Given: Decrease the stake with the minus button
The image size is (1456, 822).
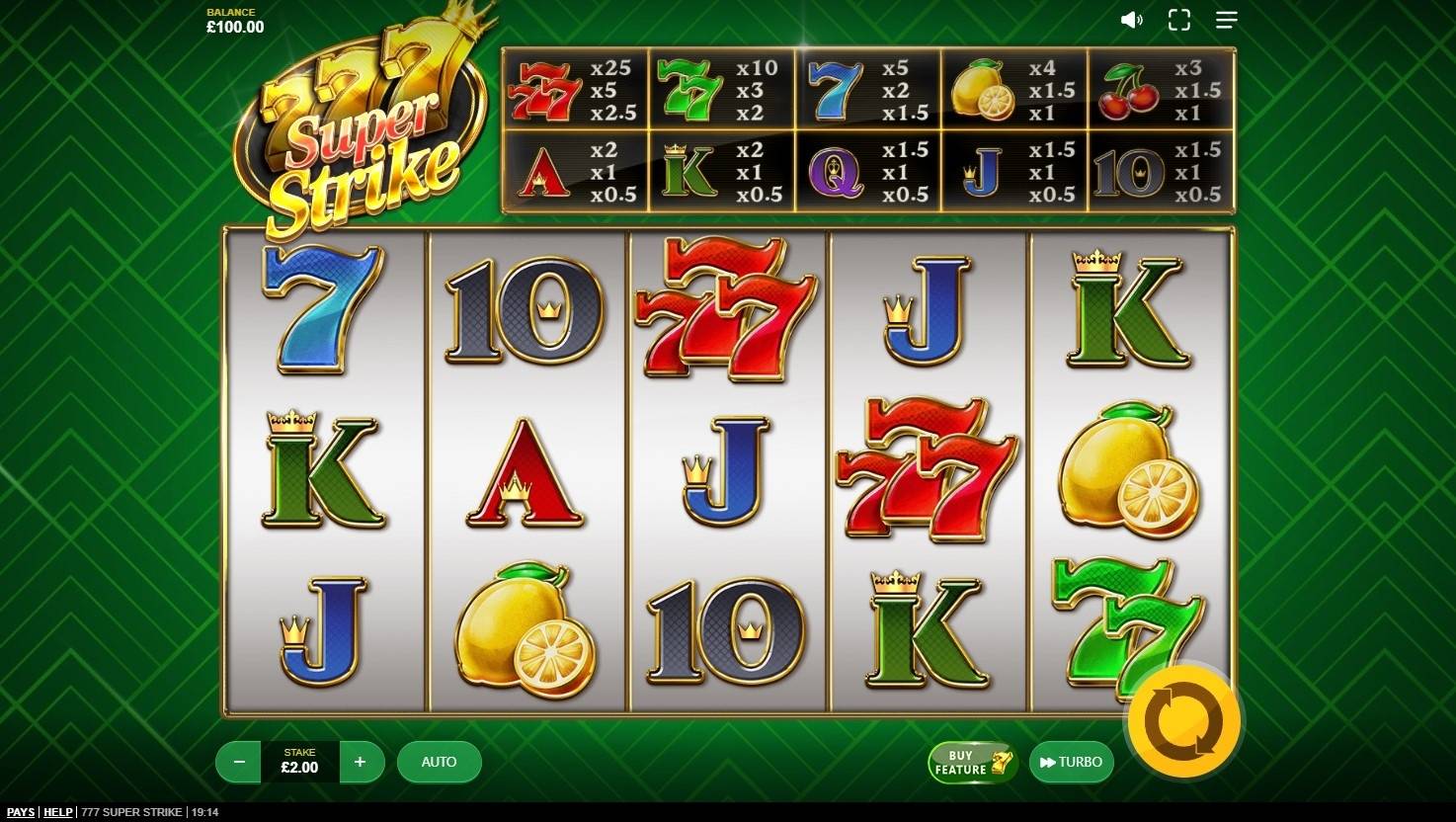Looking at the screenshot, I should click(x=239, y=762).
